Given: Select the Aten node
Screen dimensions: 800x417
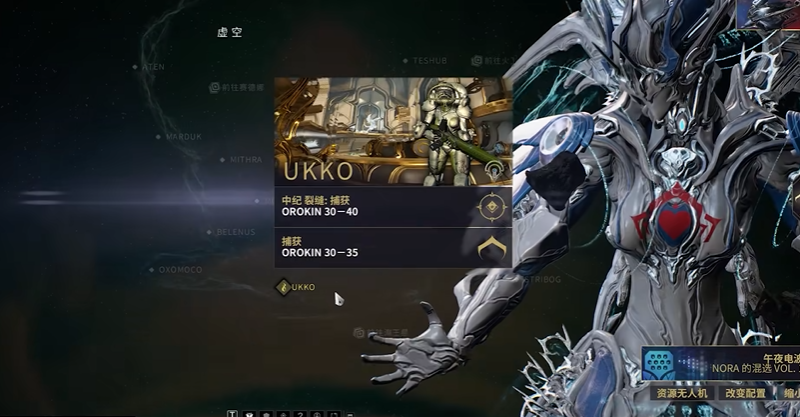Looking at the screenshot, I should point(135,67).
